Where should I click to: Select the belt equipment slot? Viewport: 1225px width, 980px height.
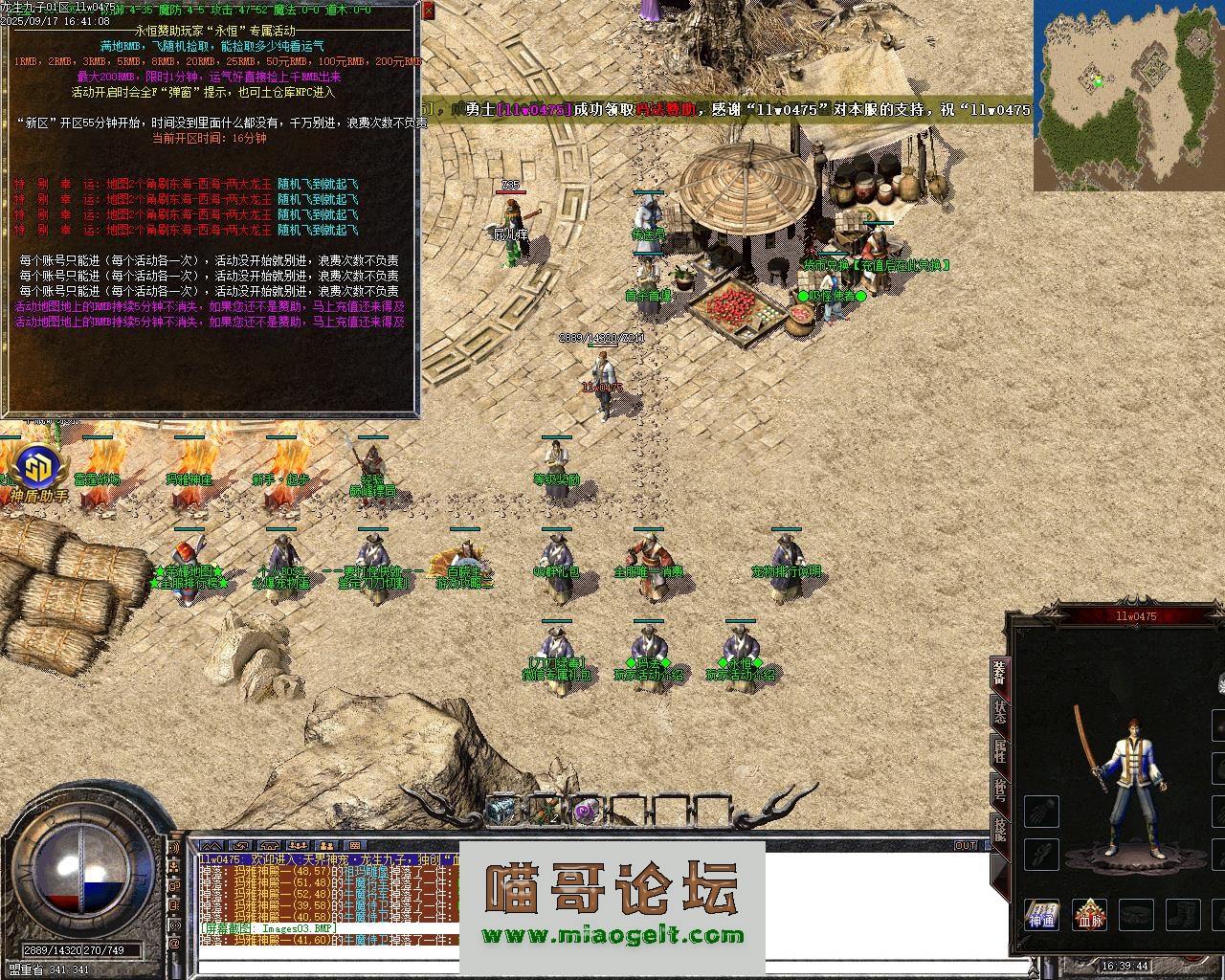point(1136,914)
